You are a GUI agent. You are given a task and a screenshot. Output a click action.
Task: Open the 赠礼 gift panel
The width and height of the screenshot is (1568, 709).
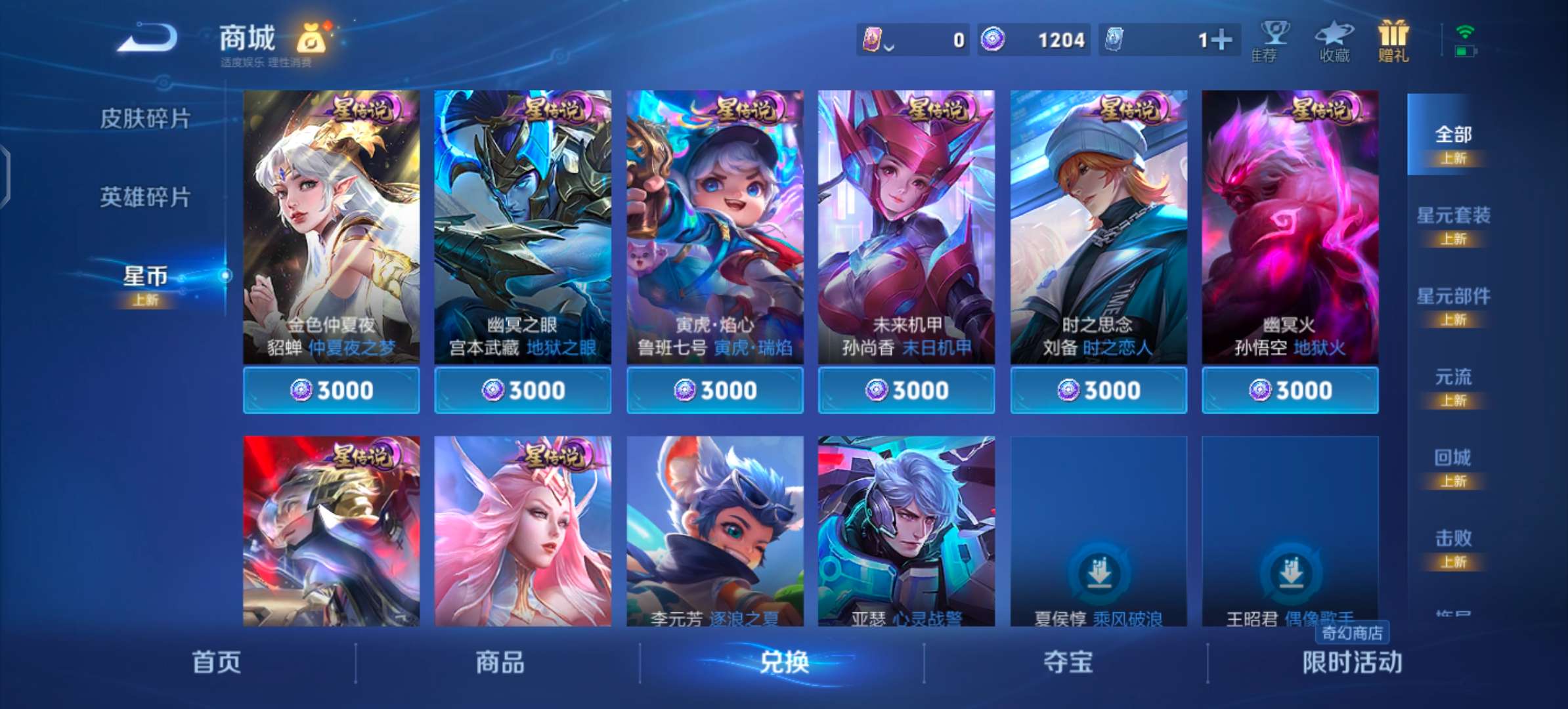[1392, 39]
